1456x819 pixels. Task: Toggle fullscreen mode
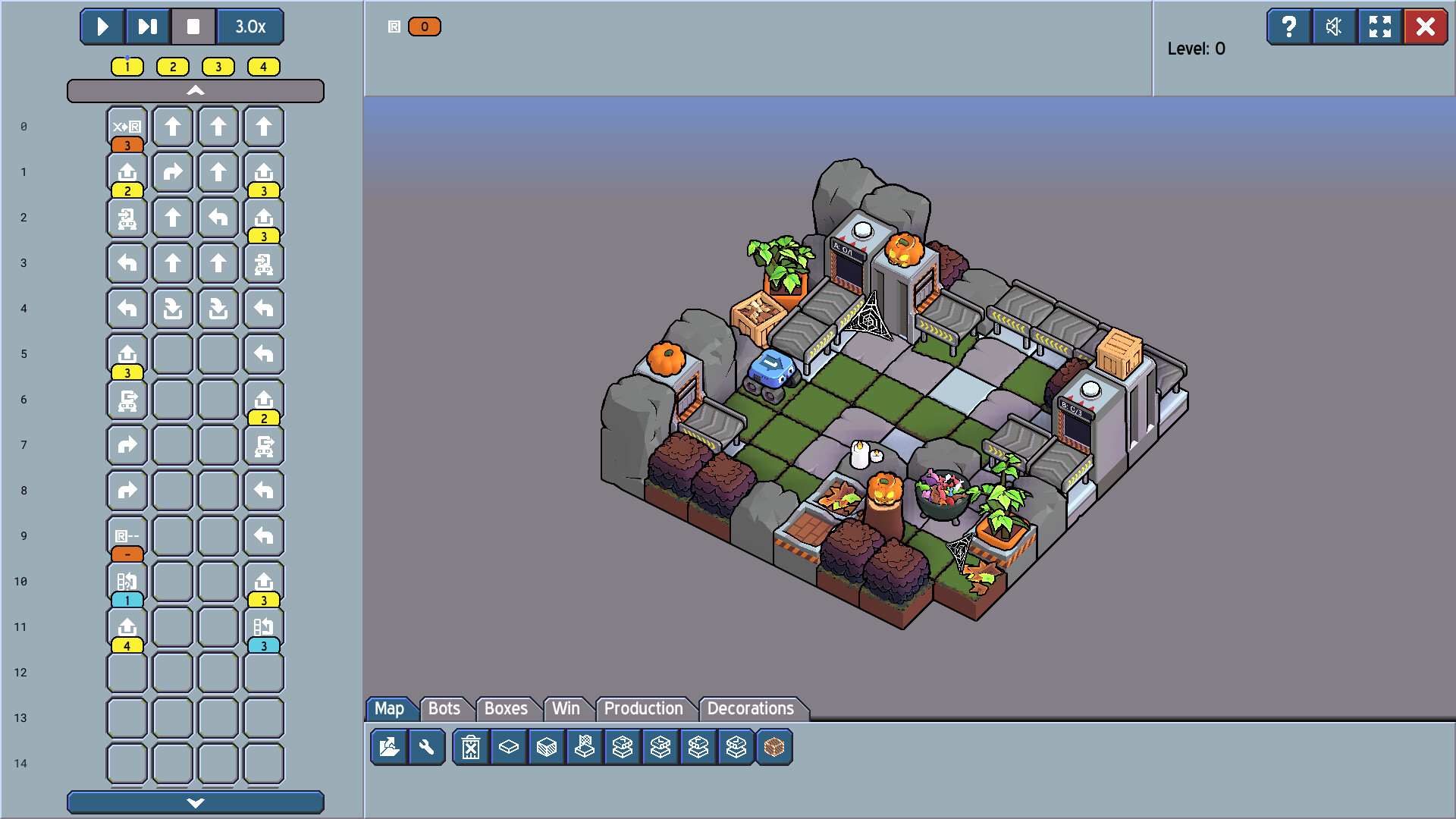[1380, 27]
